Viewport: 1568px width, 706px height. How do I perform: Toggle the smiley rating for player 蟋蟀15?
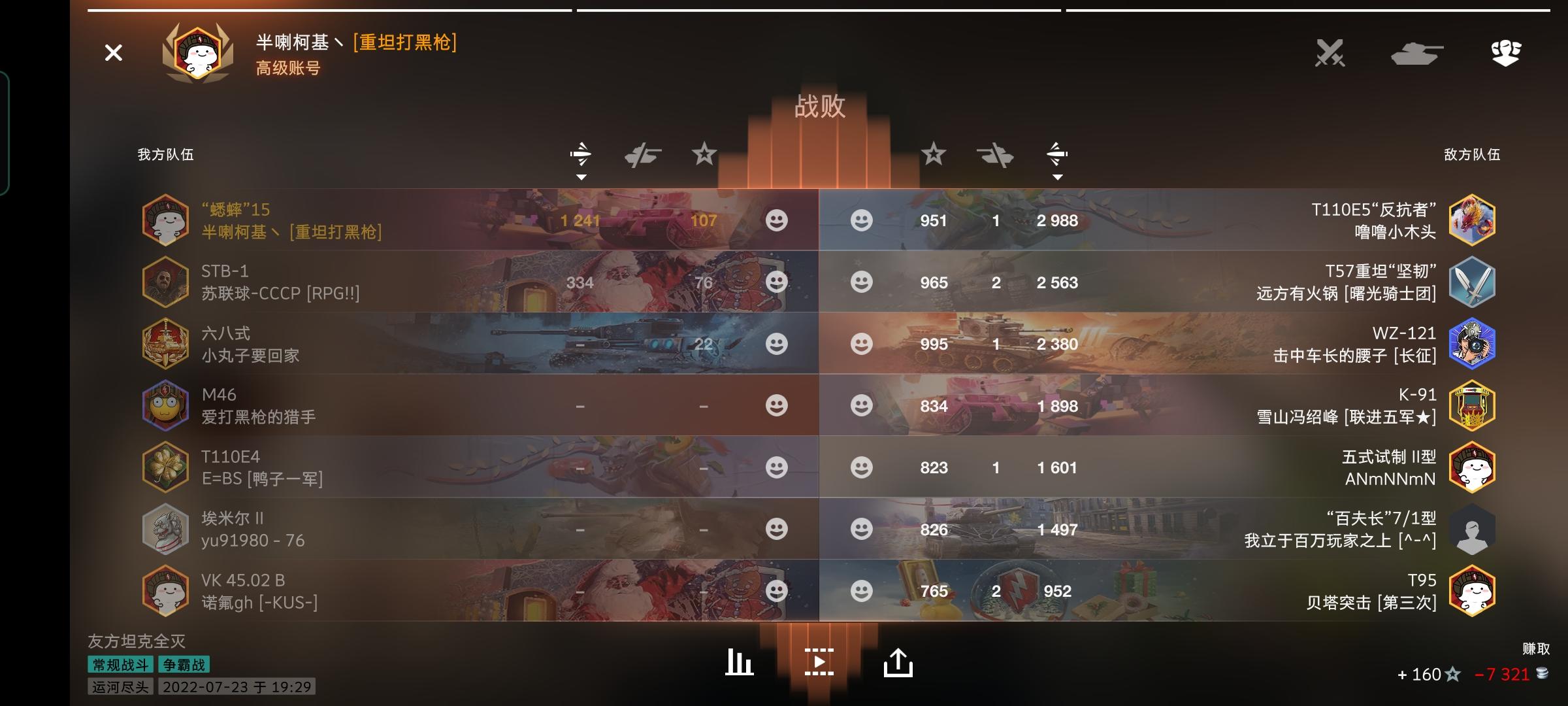tap(776, 220)
